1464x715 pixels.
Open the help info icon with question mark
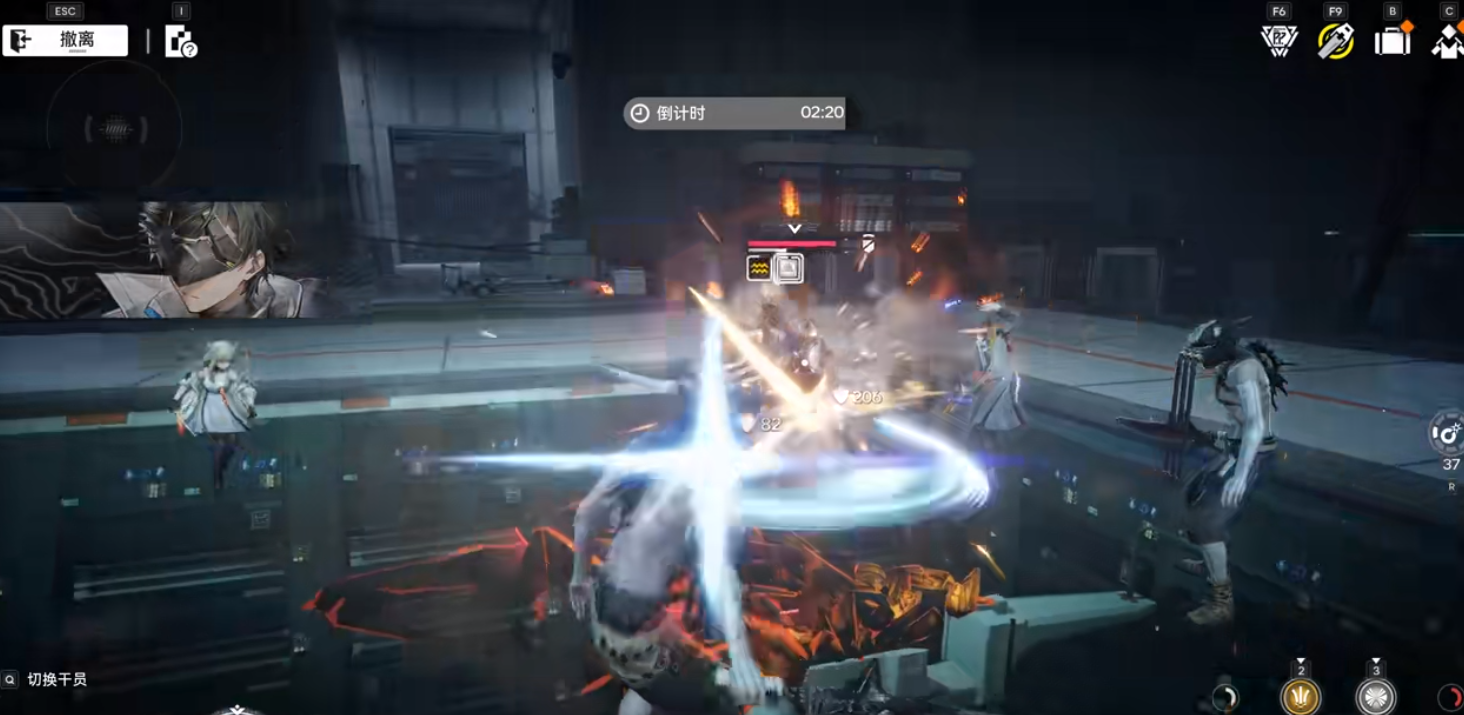tap(180, 42)
